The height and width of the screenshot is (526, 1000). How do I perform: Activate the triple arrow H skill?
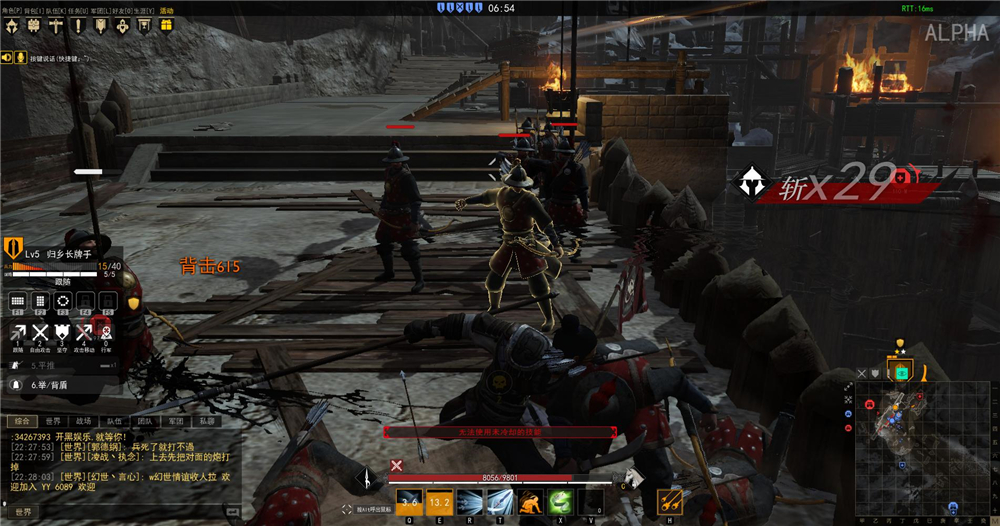pos(669,502)
